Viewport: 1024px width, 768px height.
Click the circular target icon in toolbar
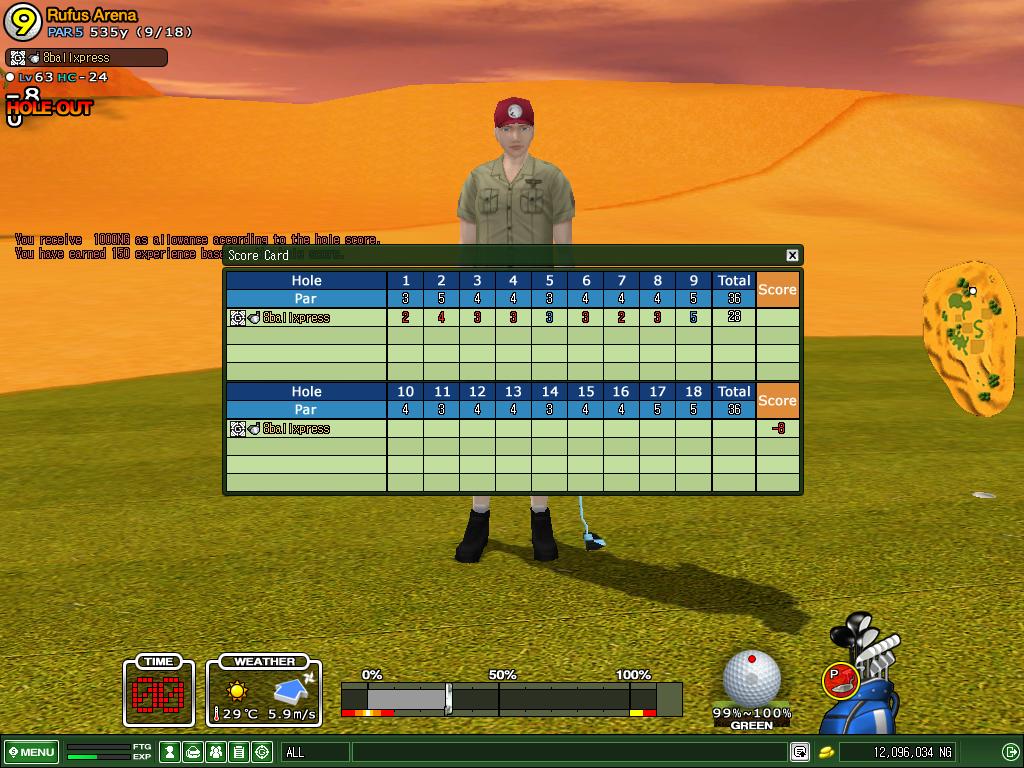263,752
